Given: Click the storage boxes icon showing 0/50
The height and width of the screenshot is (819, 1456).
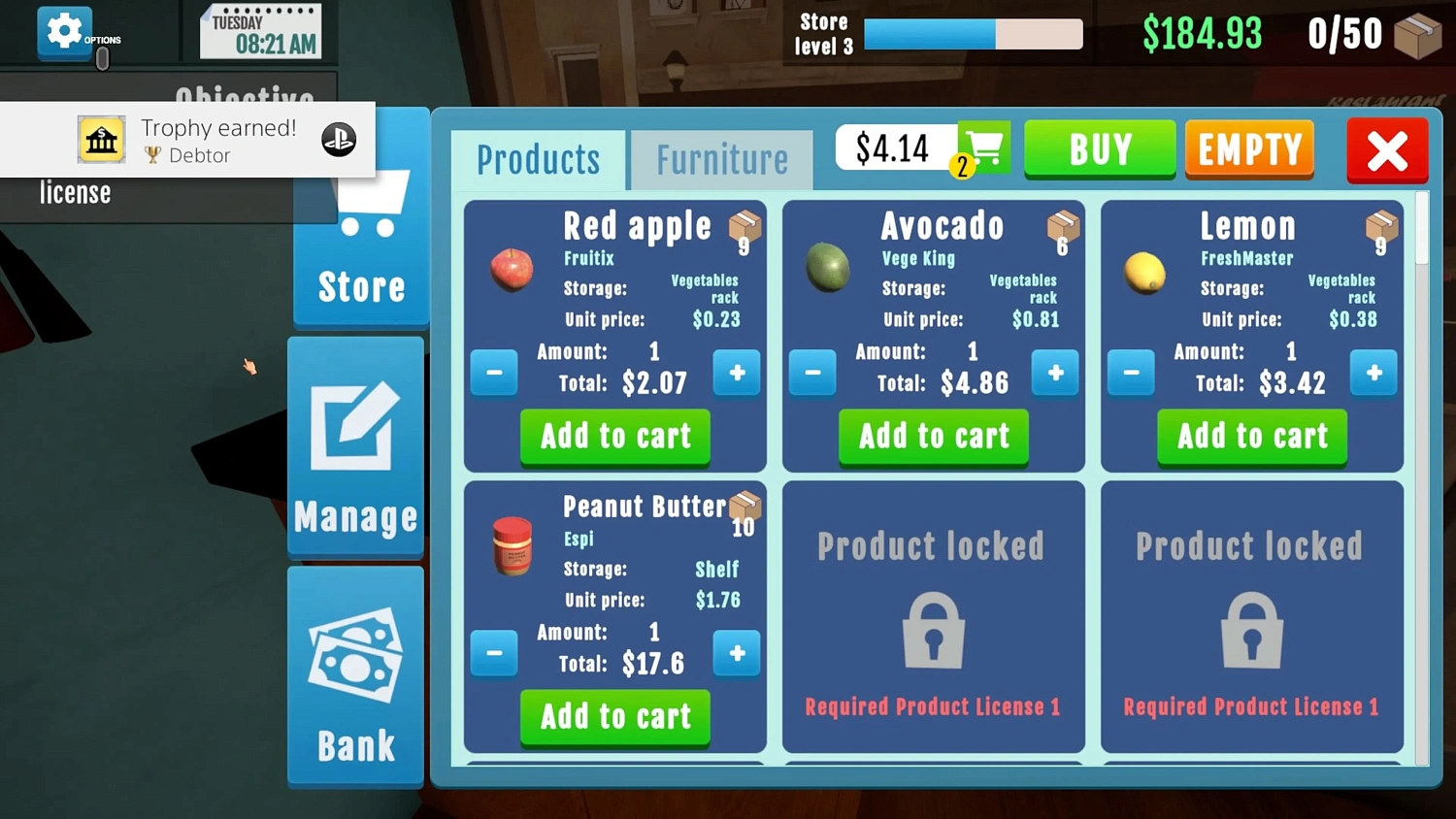Looking at the screenshot, I should tap(1420, 34).
